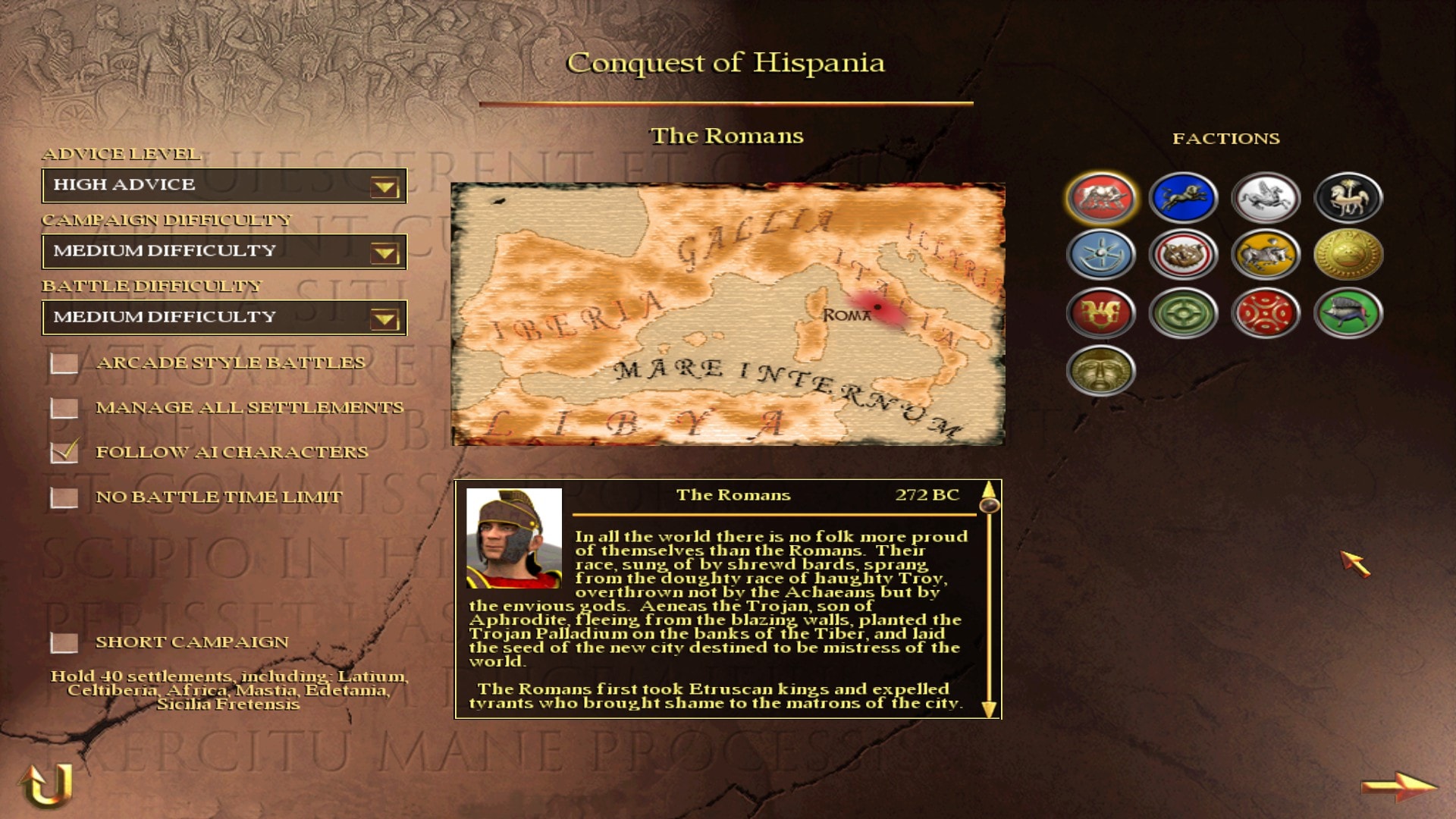
Task: Pick the golden round shield faction
Action: [x=1348, y=255]
